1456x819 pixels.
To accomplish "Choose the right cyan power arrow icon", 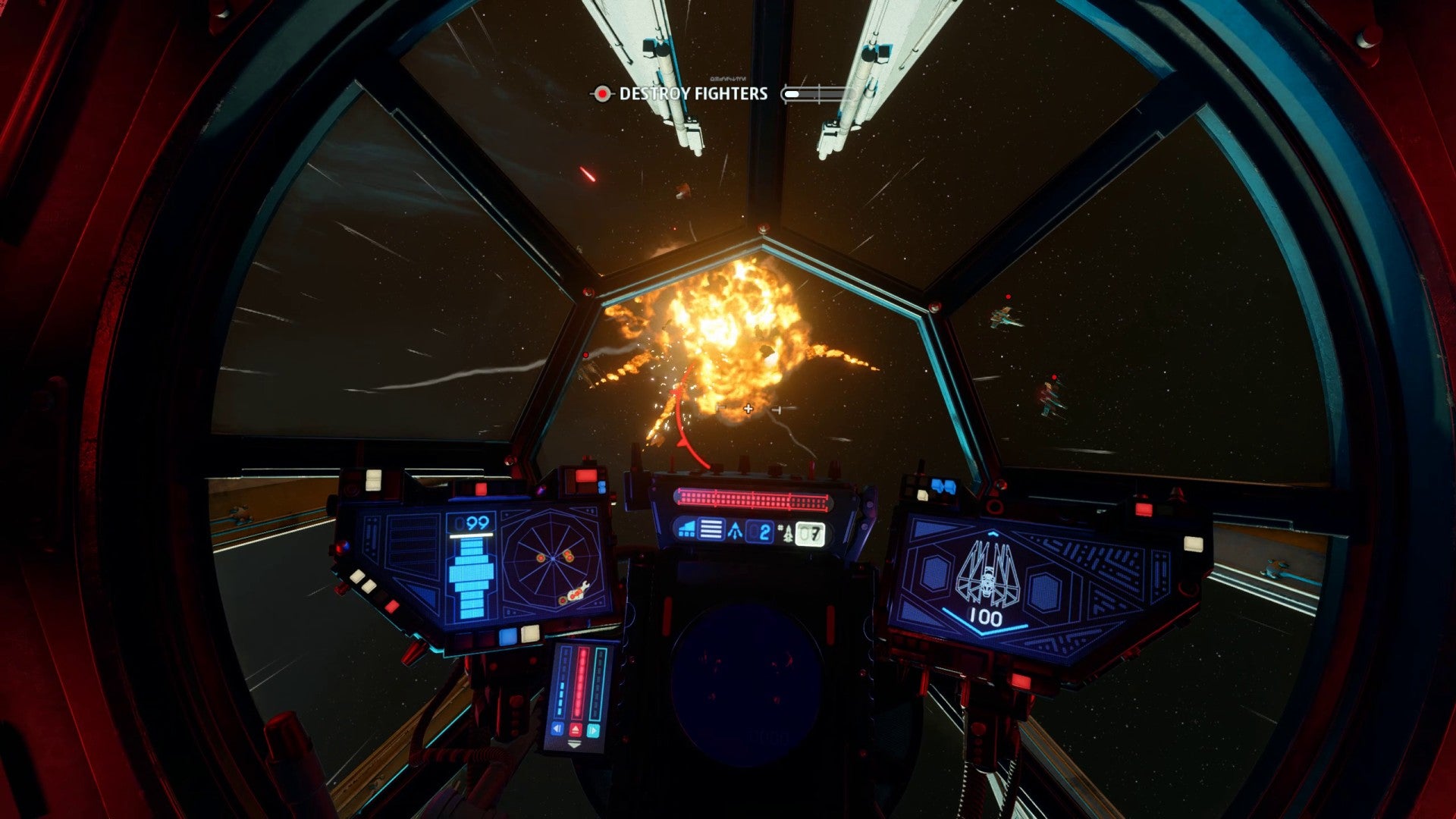I will 594,730.
